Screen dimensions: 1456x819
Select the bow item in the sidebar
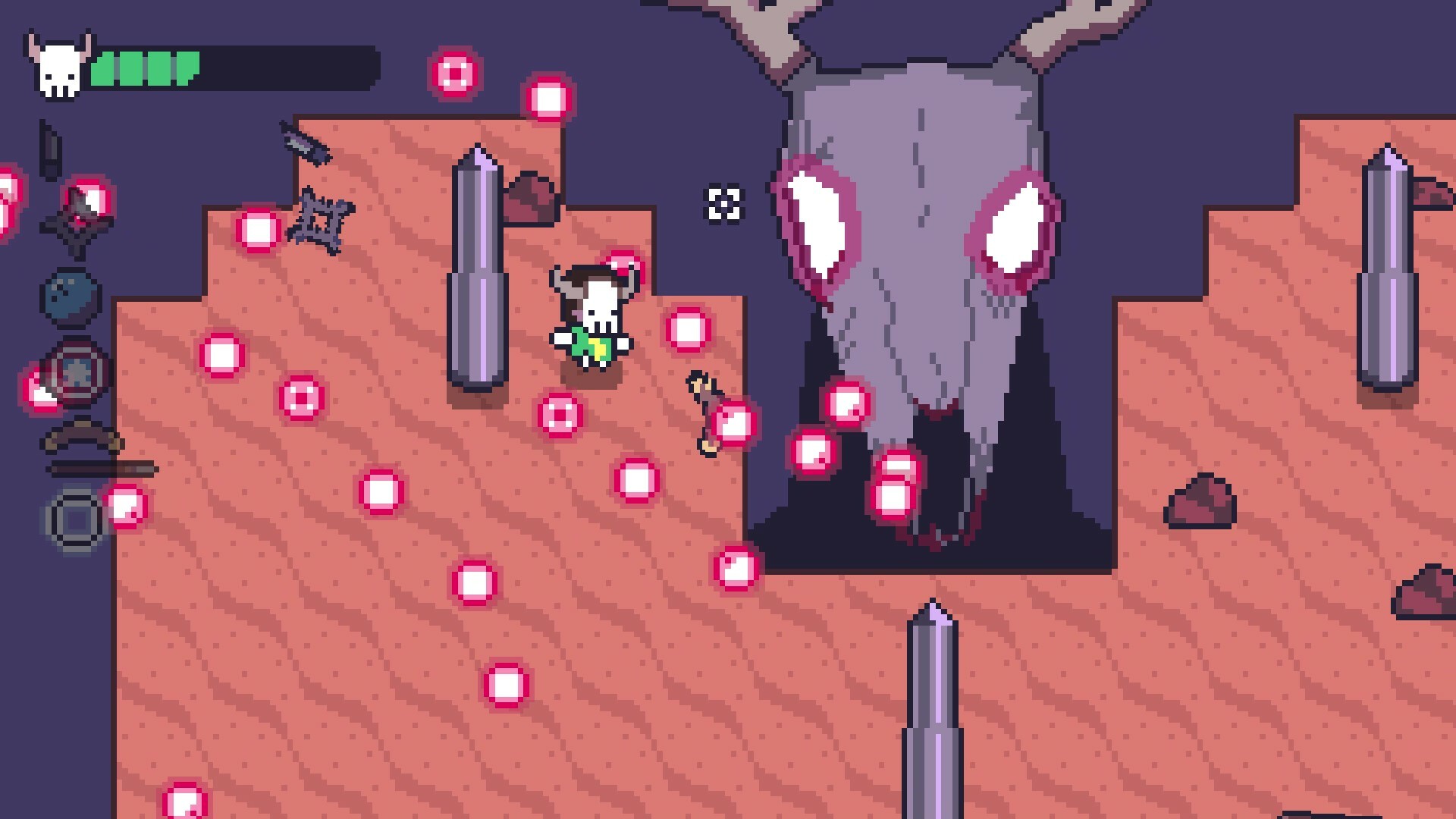(x=80, y=438)
